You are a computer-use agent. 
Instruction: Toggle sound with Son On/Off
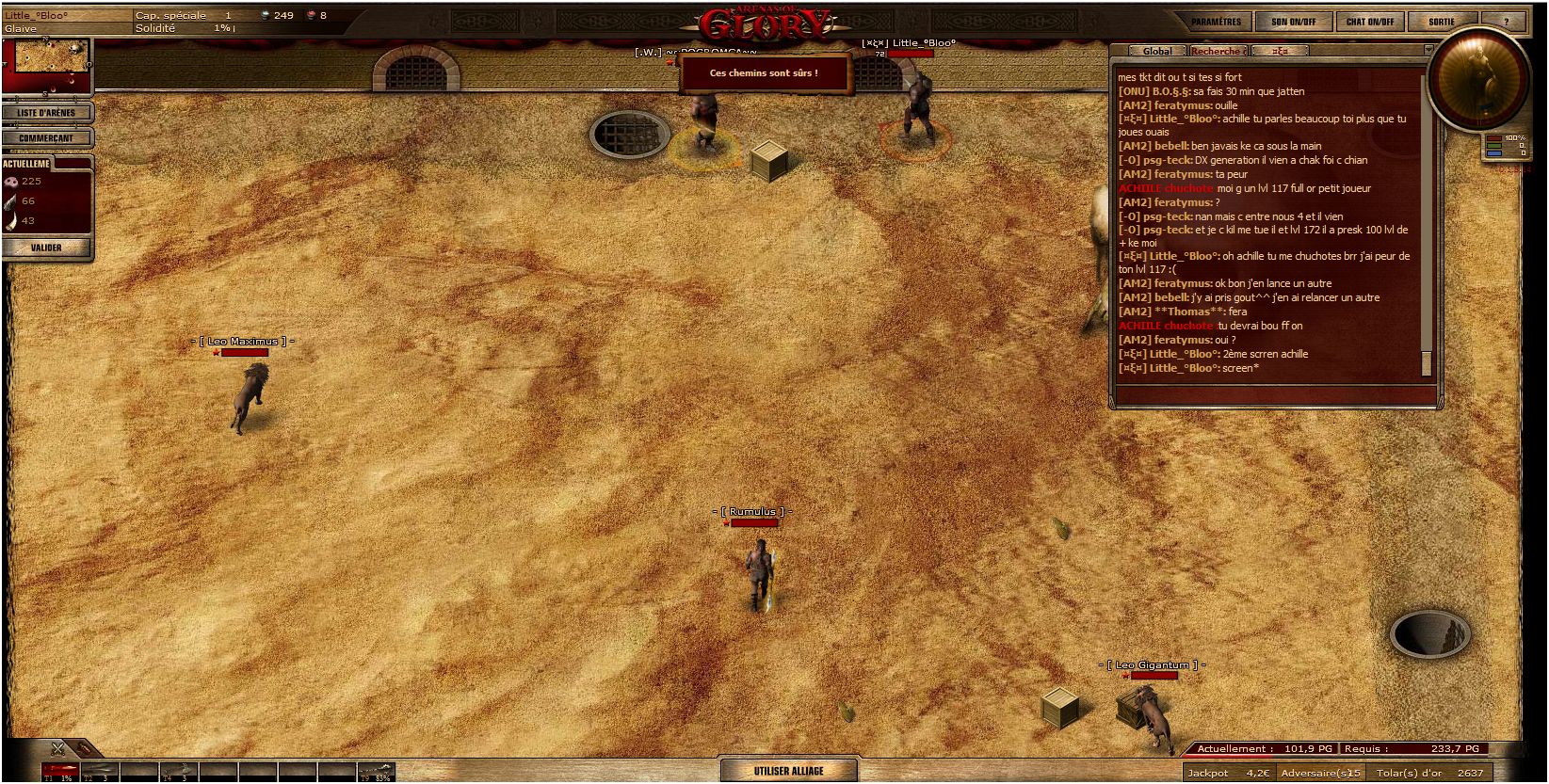(x=1293, y=22)
